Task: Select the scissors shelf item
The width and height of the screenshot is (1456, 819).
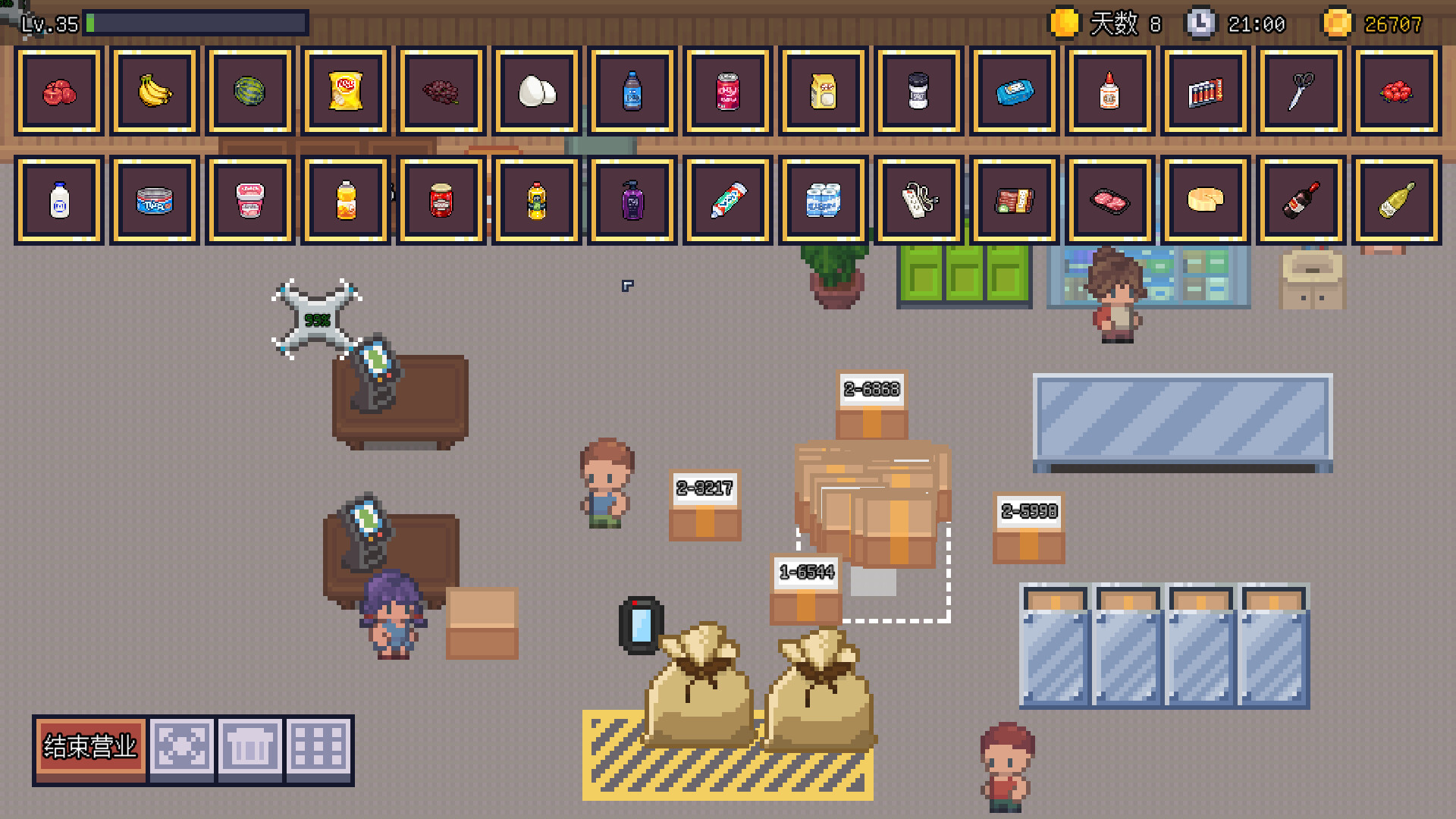Action: tap(1301, 91)
